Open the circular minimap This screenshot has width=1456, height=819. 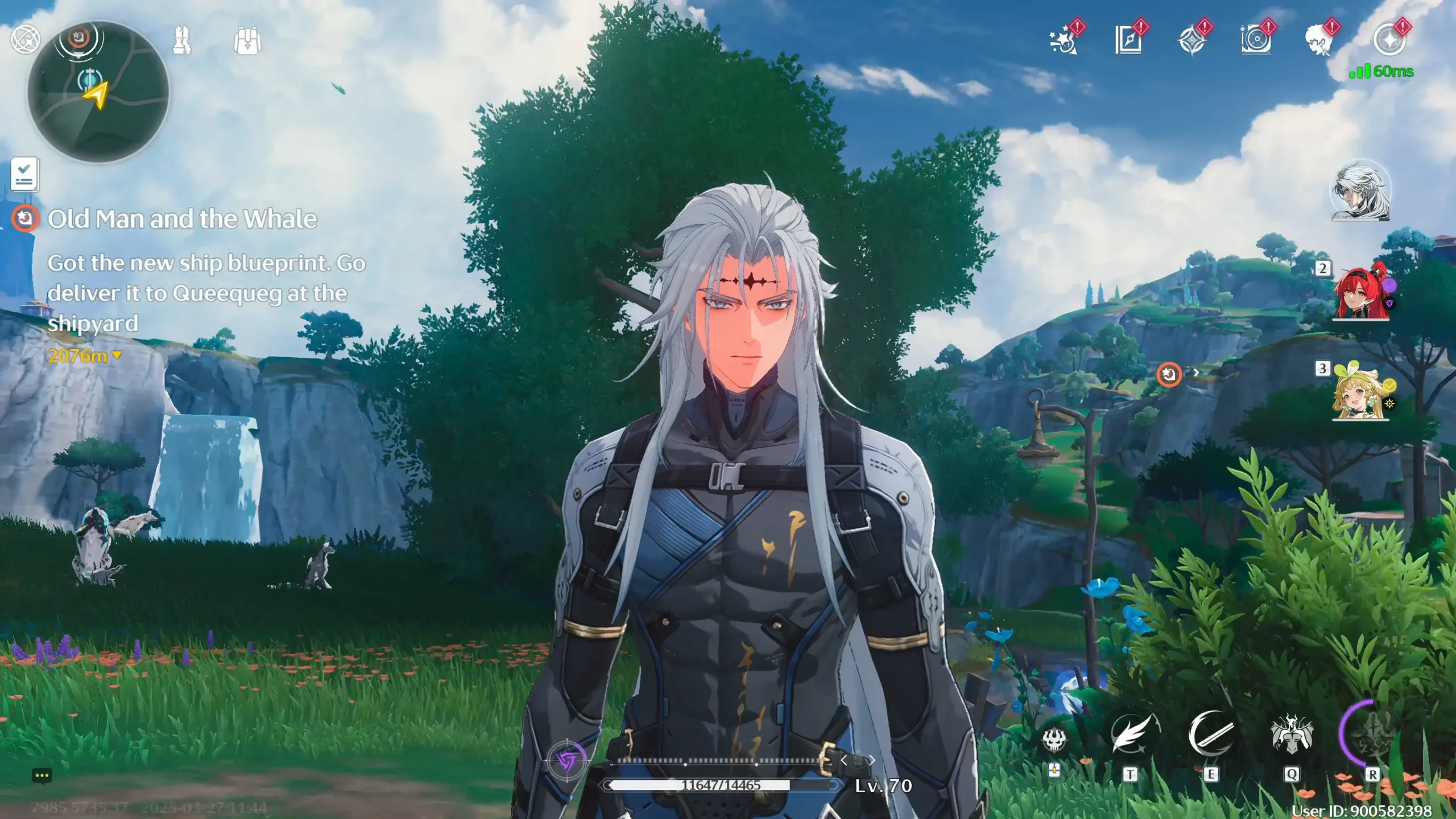tap(98, 92)
